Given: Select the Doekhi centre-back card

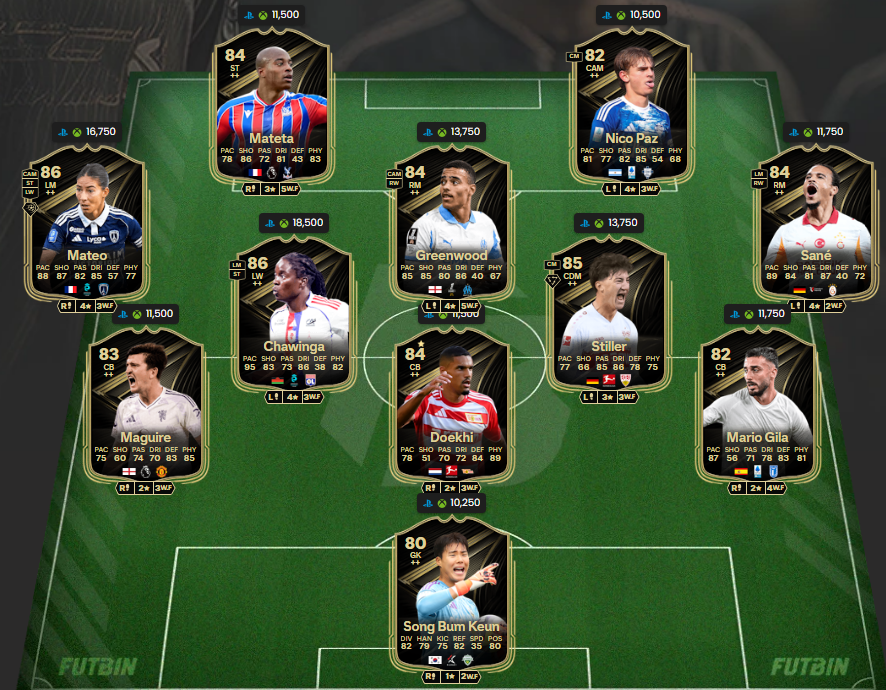Looking at the screenshot, I should tap(451, 410).
